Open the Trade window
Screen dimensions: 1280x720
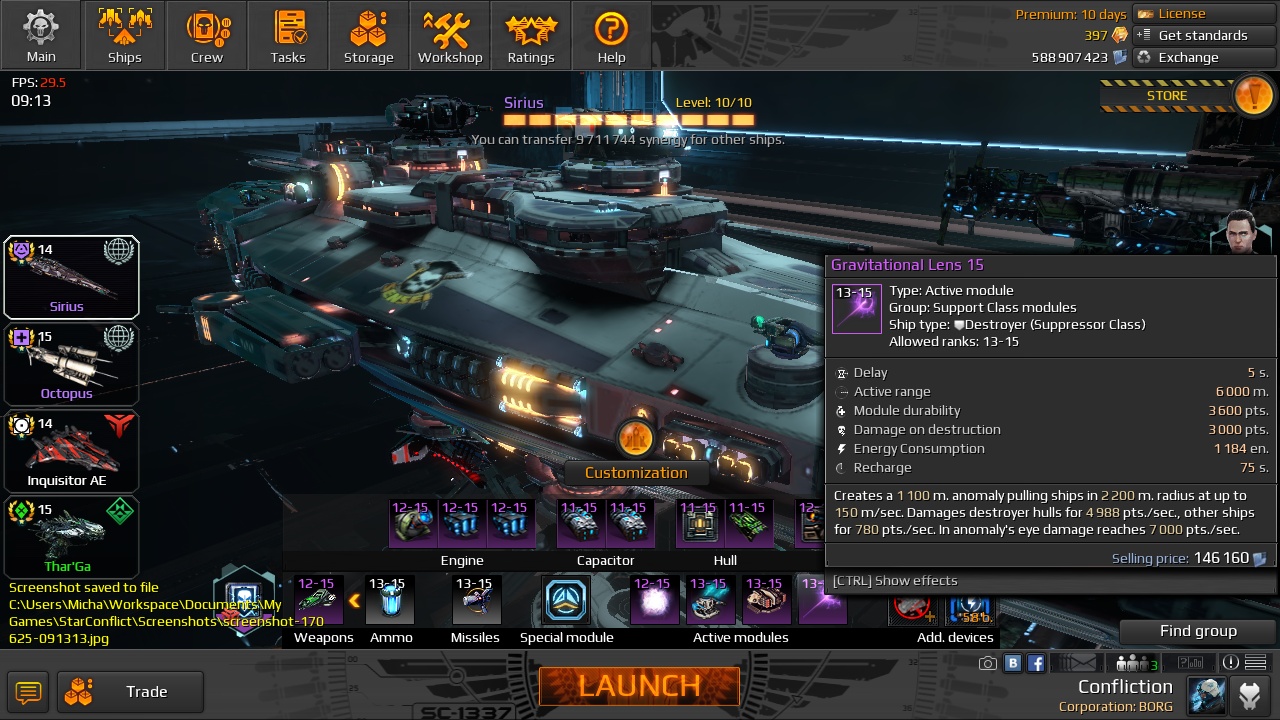tap(131, 692)
